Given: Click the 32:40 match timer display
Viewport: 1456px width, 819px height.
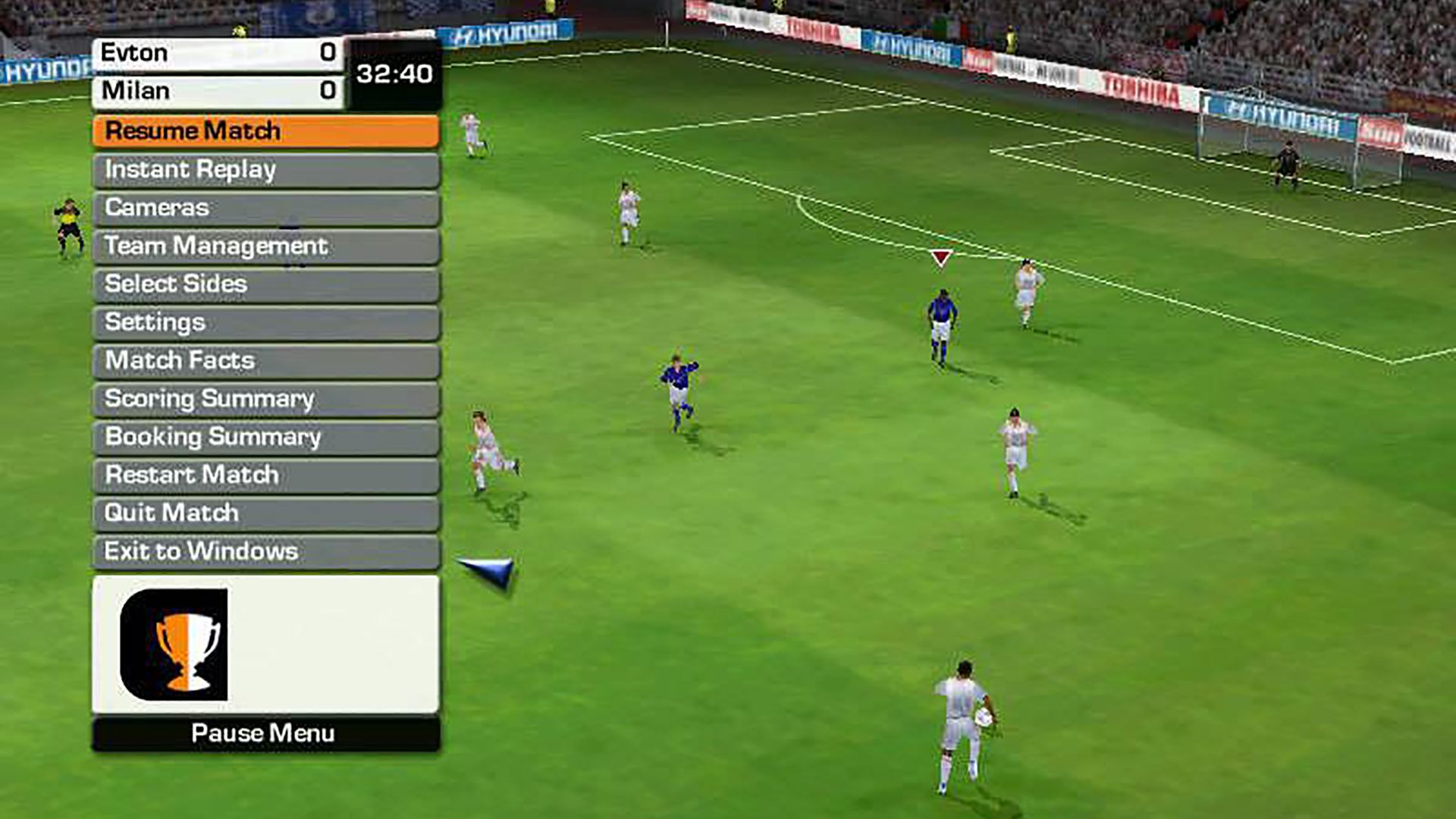Looking at the screenshot, I should click(x=394, y=74).
